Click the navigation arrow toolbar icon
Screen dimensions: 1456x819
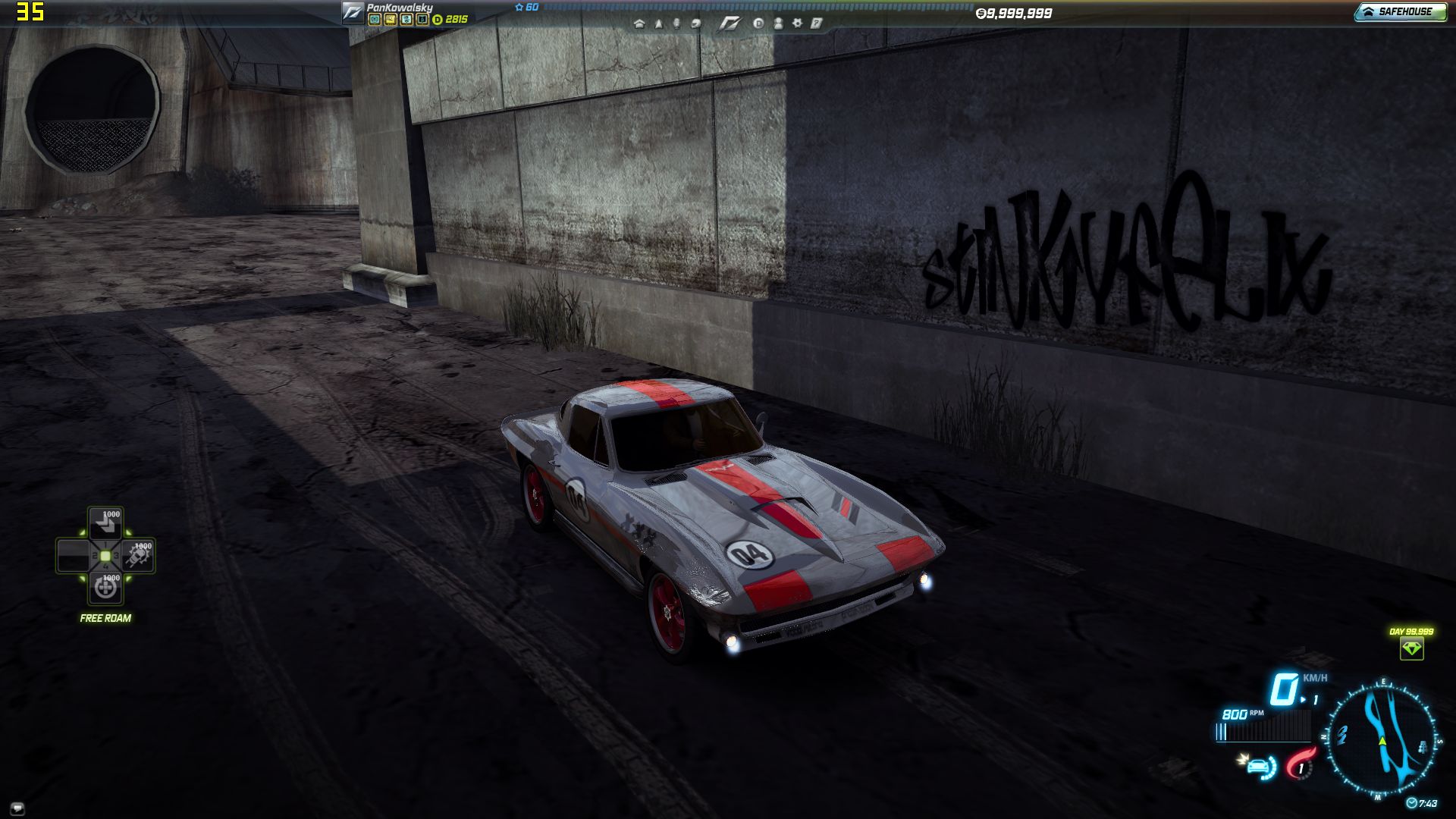[658, 24]
